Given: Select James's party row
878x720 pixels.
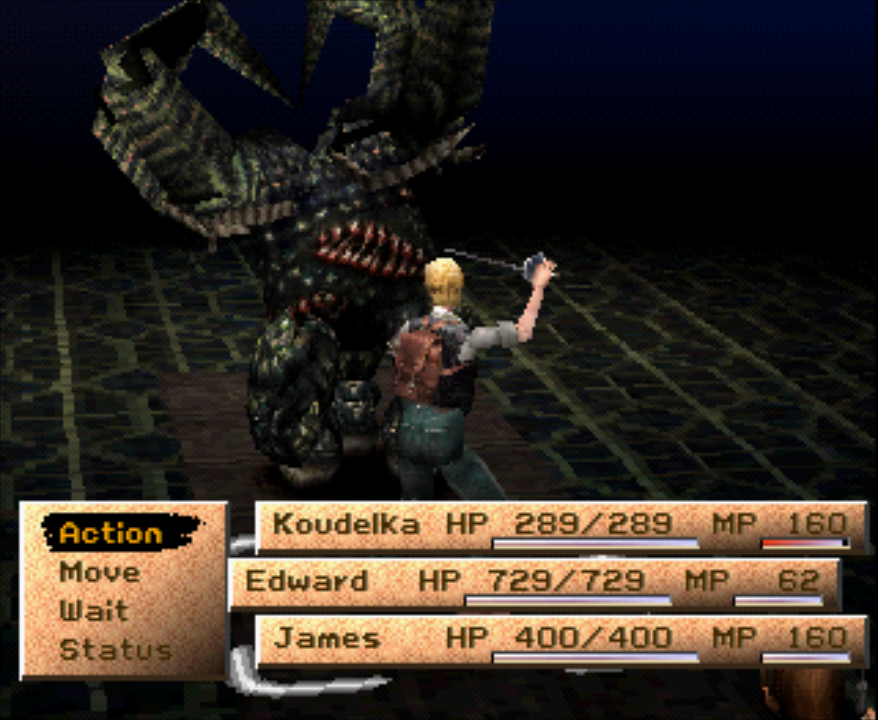Looking at the screenshot, I should (x=560, y=640).
